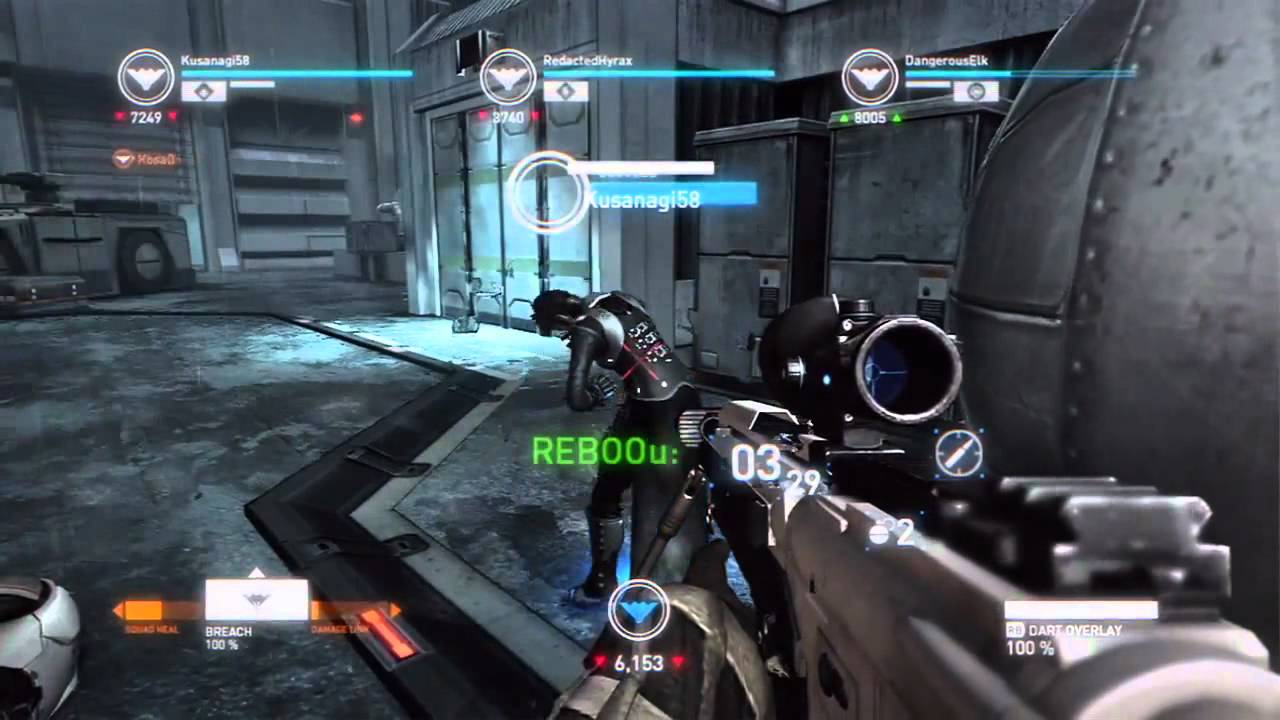Click your own agent emblem above 6,153

638,610
